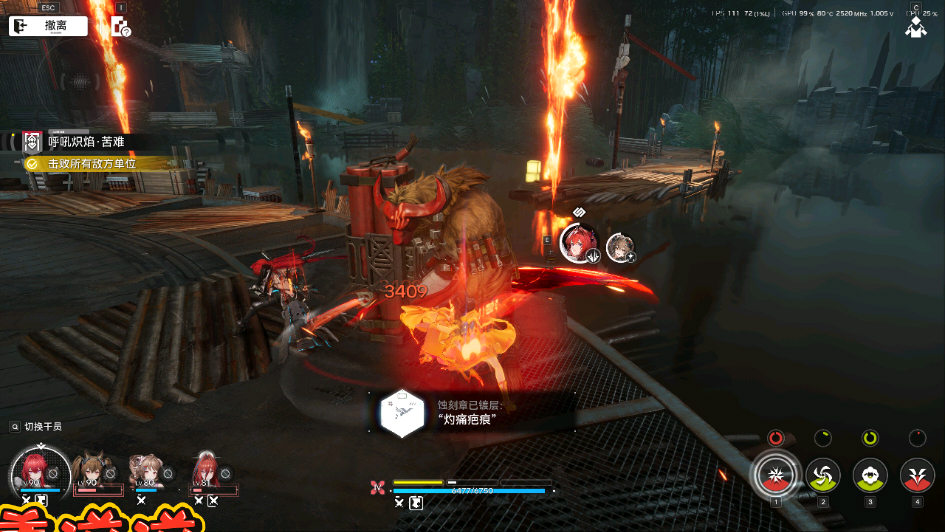Screen dimensions: 945x532
Task: Click the 切换干员 magnifier icon
Action: coord(15,427)
